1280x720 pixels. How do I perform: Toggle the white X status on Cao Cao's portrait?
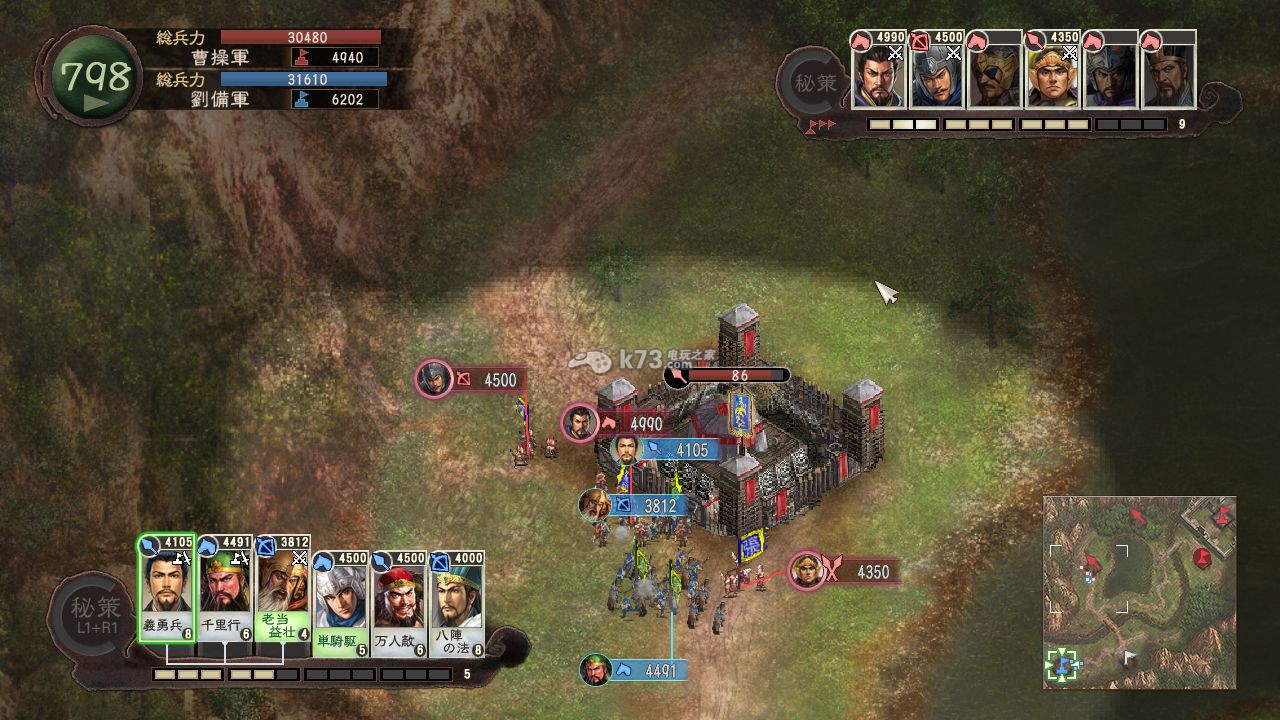[895, 54]
